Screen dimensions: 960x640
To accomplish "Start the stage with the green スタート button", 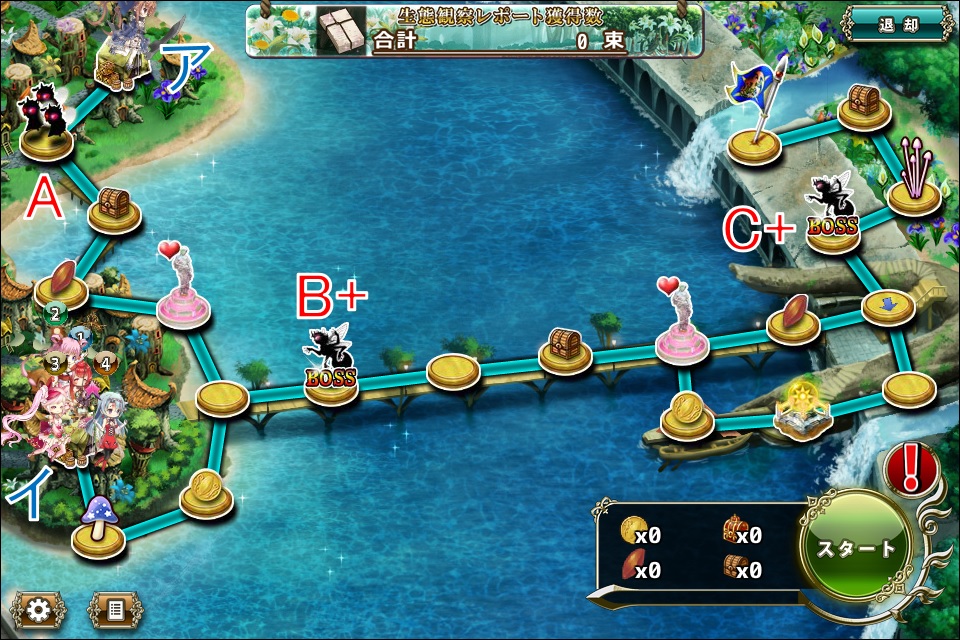I will click(856, 548).
